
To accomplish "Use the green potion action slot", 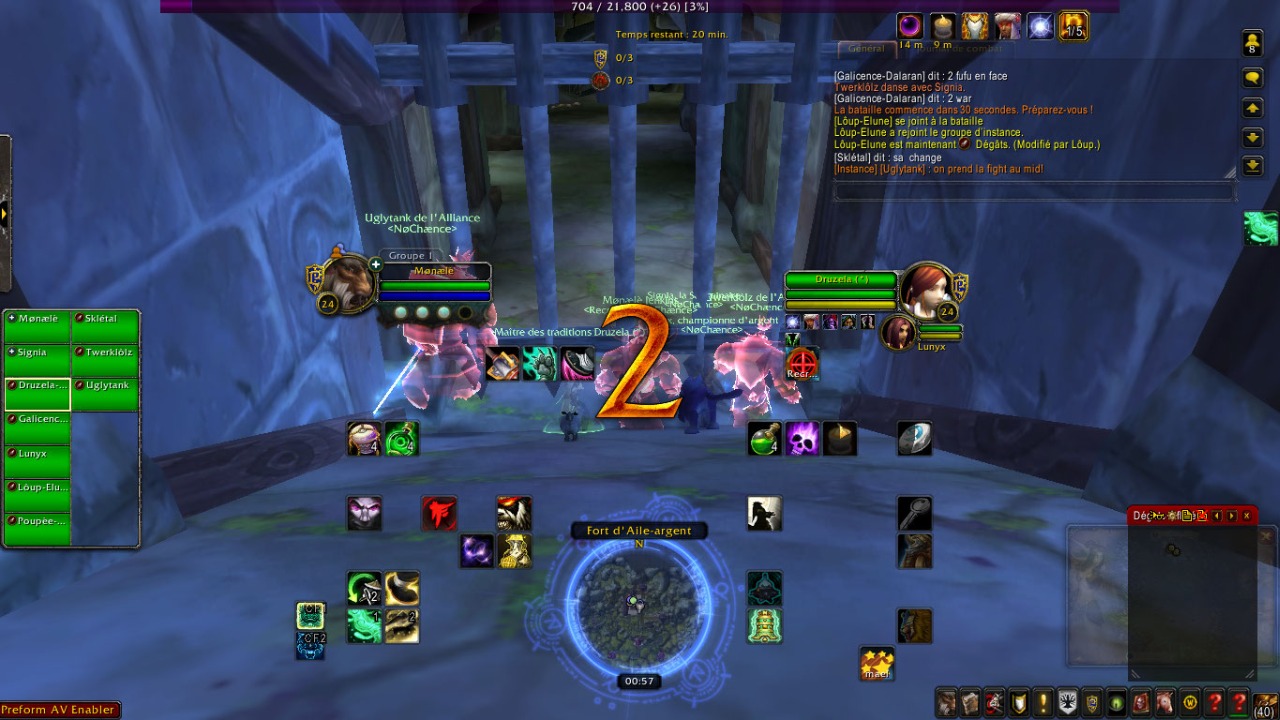I will pos(764,439).
